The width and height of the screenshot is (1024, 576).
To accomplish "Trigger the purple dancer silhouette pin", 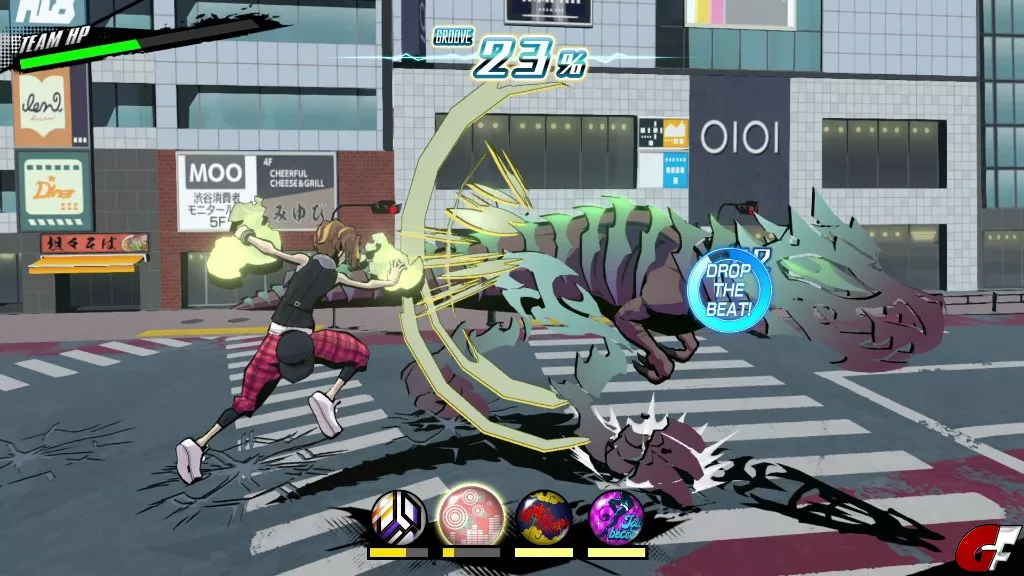I will click(x=617, y=516).
